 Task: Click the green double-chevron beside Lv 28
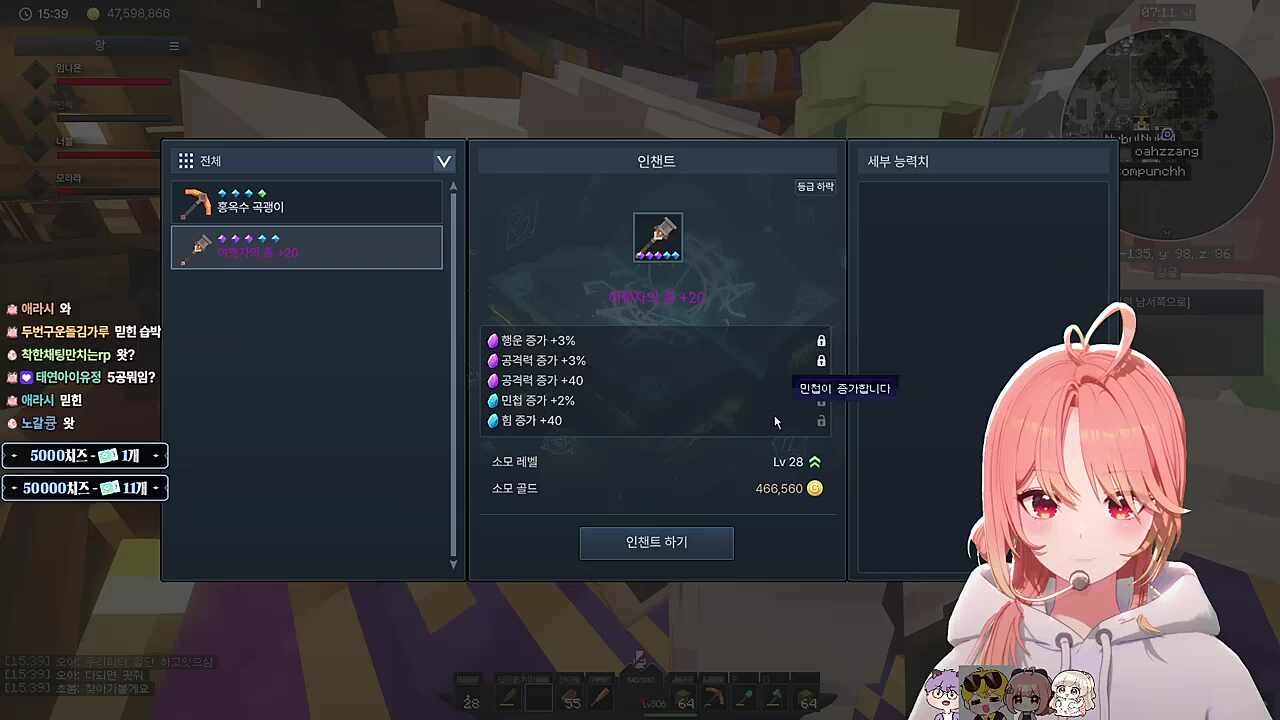point(814,461)
